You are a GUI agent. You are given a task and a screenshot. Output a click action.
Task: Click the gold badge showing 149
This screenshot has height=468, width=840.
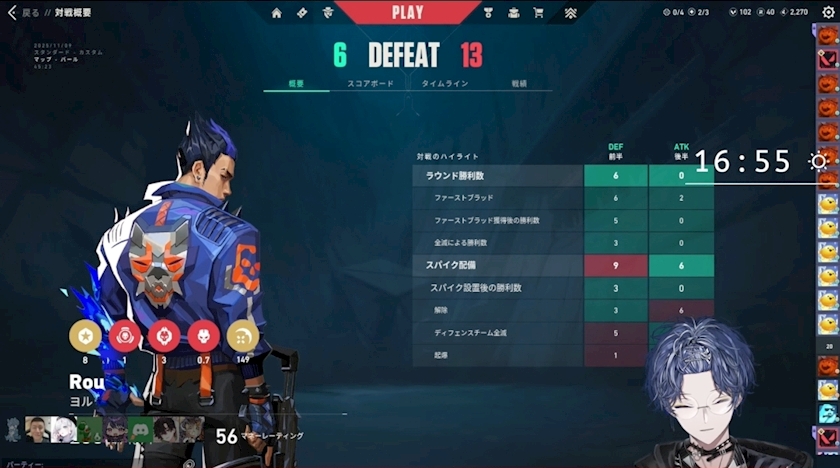pyautogui.click(x=242, y=335)
